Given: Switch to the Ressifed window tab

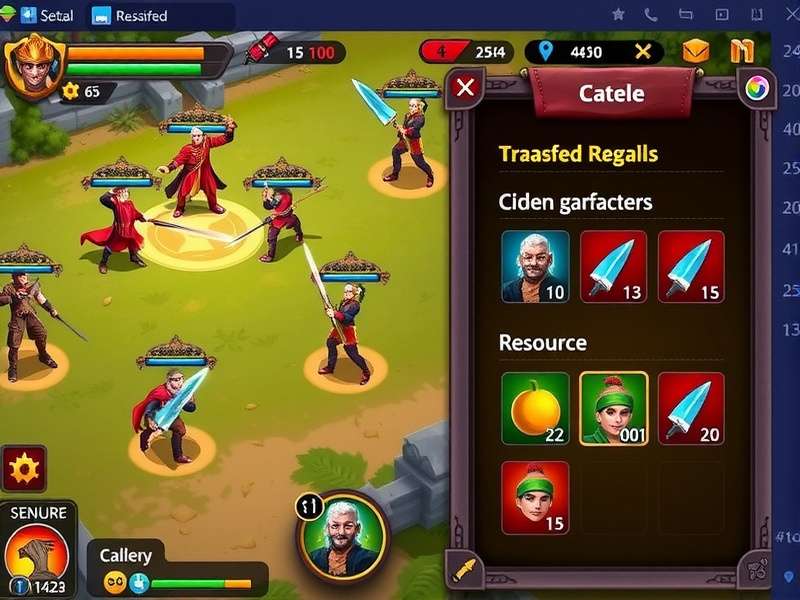Looking at the screenshot, I should coord(130,16).
